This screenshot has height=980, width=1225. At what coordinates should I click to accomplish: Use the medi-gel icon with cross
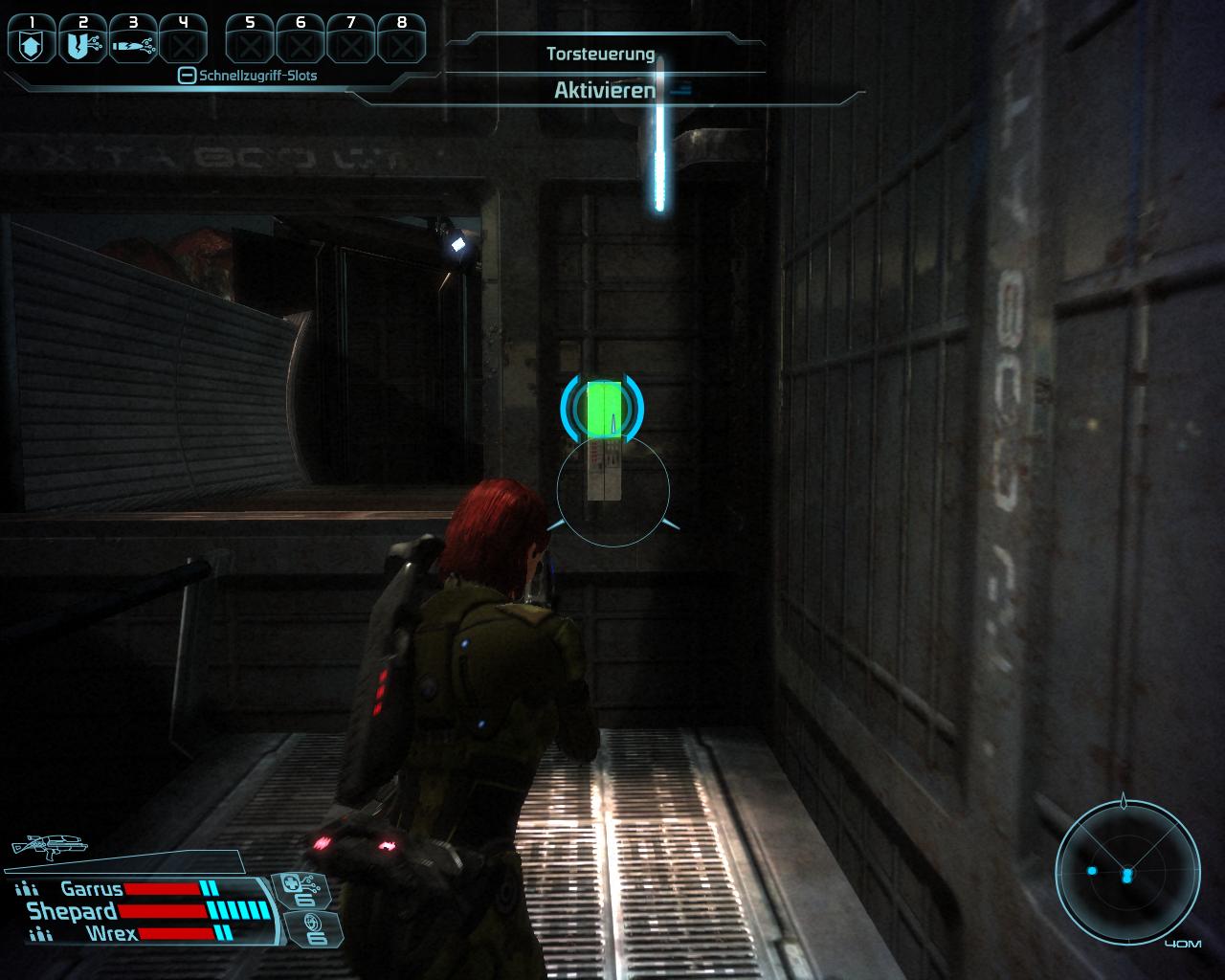point(304,889)
